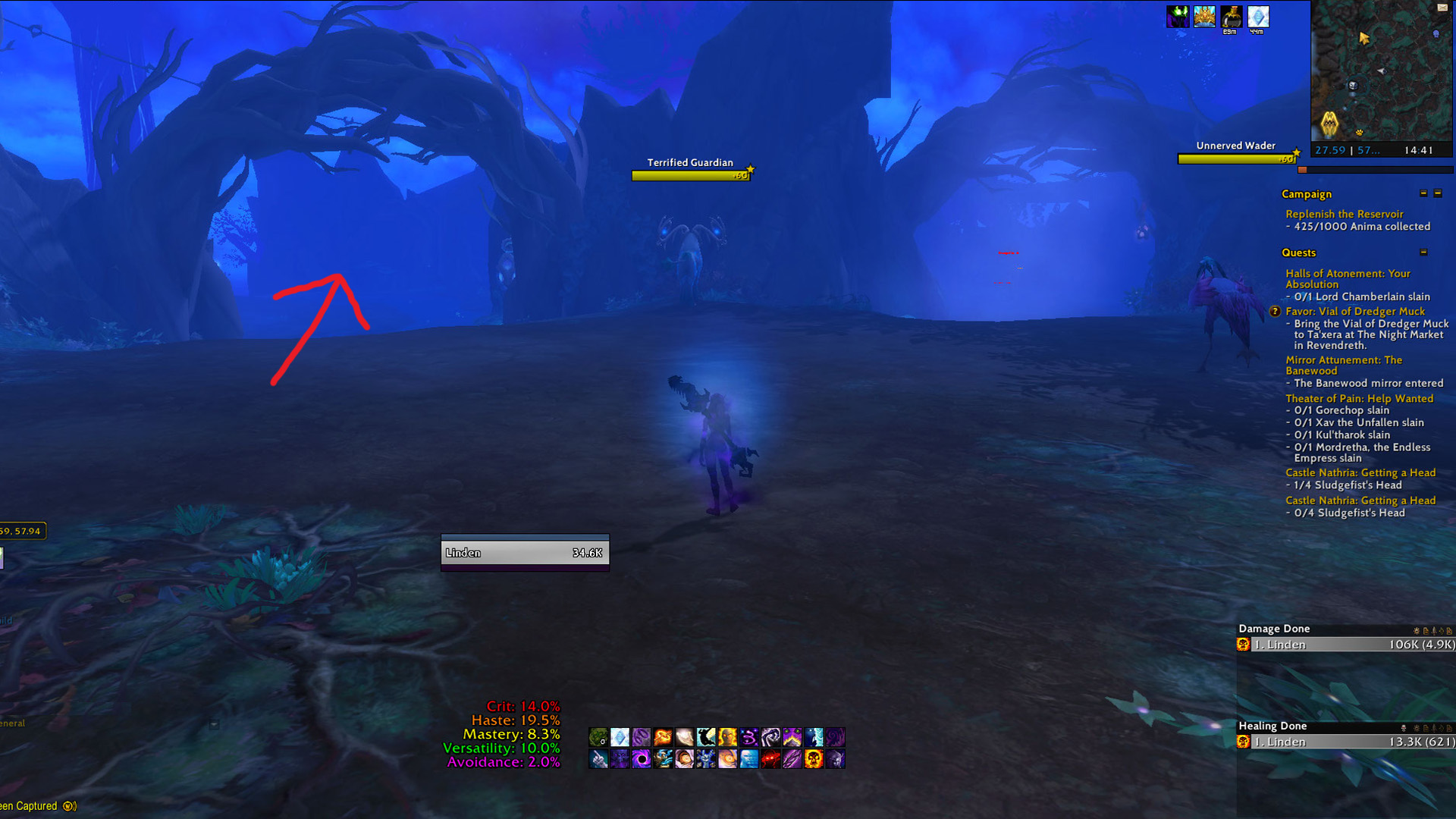This screenshot has height=819, width=1456.
Task: Open the Damage Done meter title menu
Action: pyautogui.click(x=1274, y=629)
